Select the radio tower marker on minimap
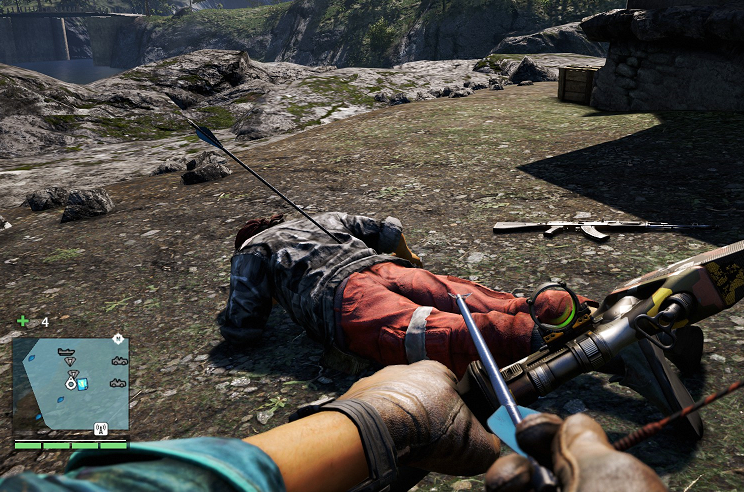Screen dimensions: 744x494 coord(100,429)
